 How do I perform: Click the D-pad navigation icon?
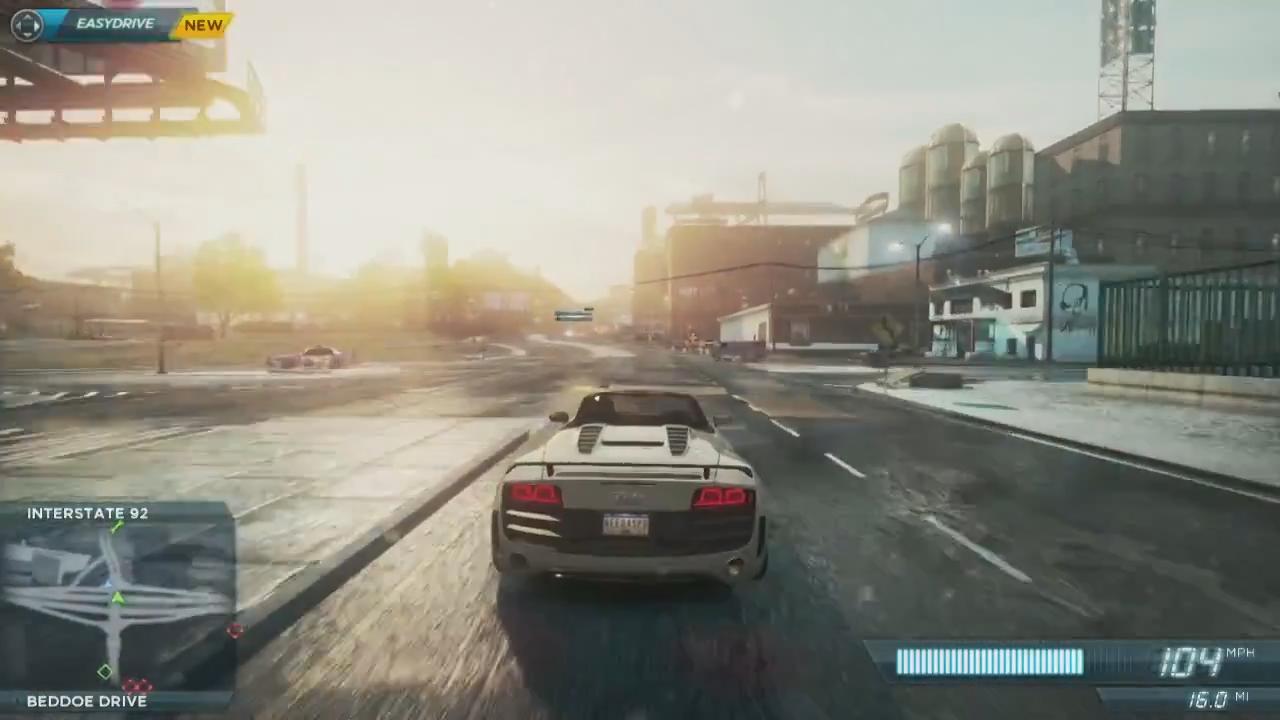pos(26,24)
